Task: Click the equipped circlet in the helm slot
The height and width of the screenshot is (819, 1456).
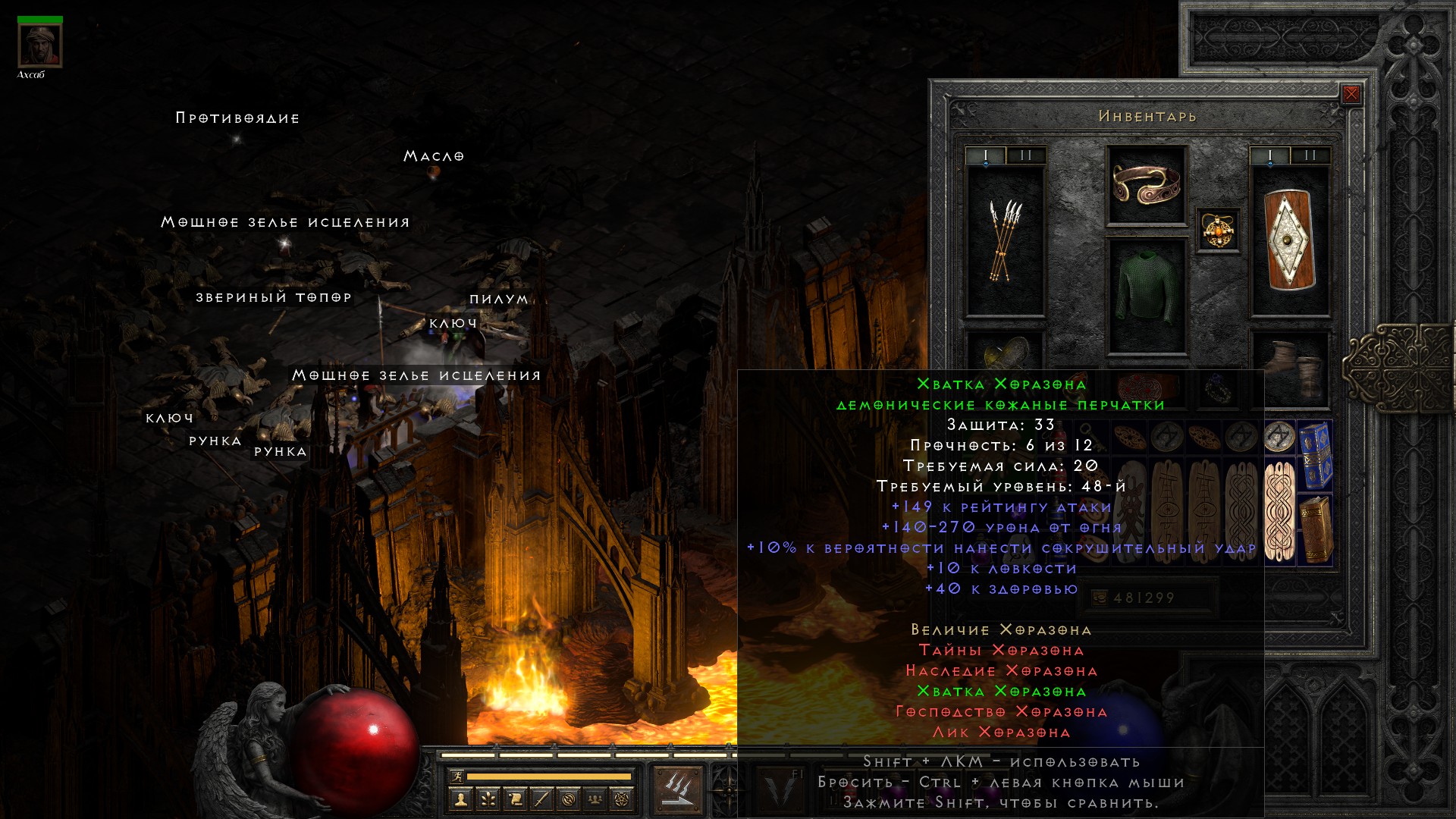Action: click(1146, 184)
